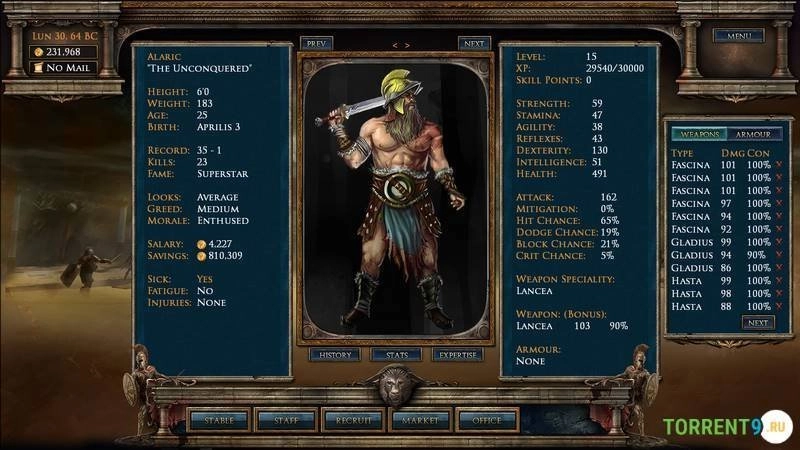Image resolution: width=800 pixels, height=450 pixels.
Task: Visit the Recruit screen
Action: click(353, 421)
